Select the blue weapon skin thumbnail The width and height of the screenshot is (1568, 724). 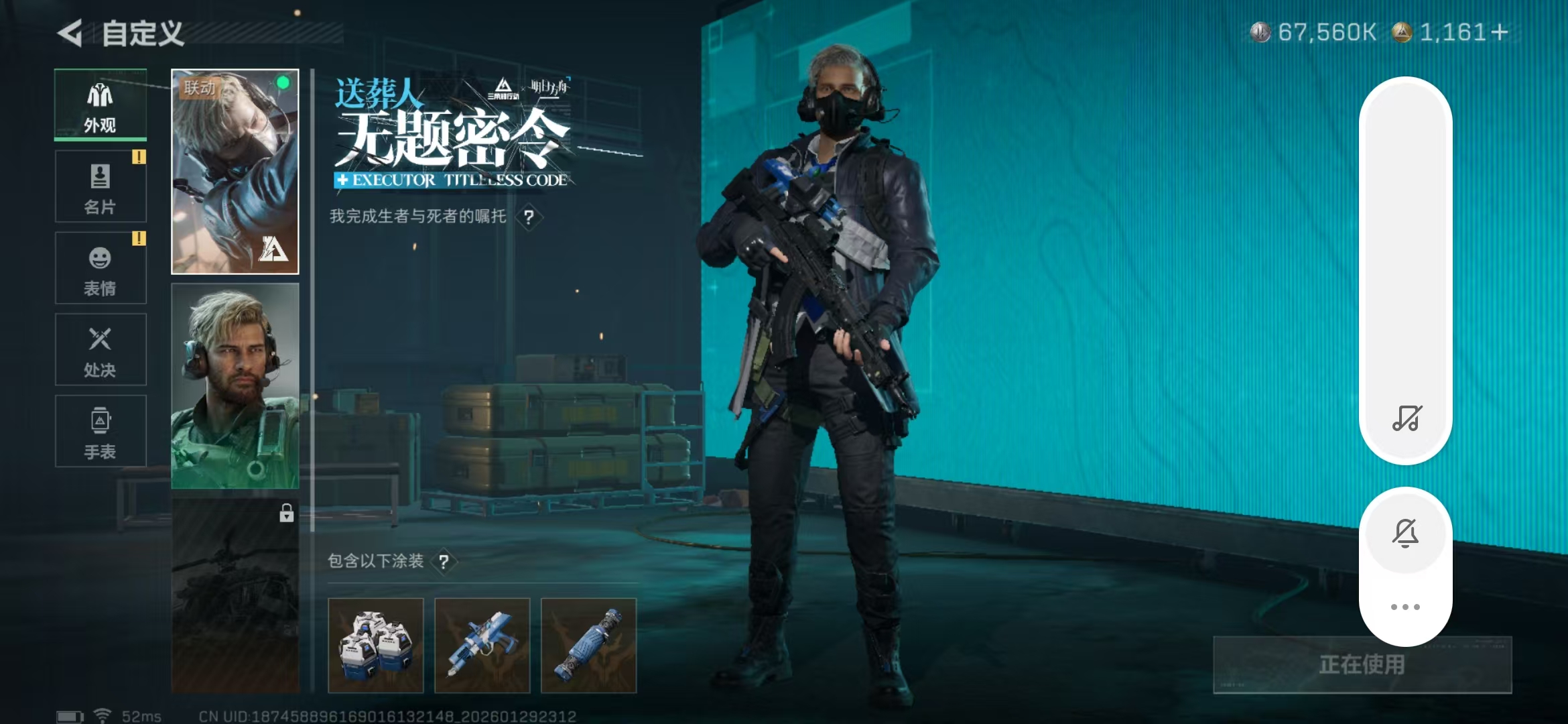[x=482, y=644]
